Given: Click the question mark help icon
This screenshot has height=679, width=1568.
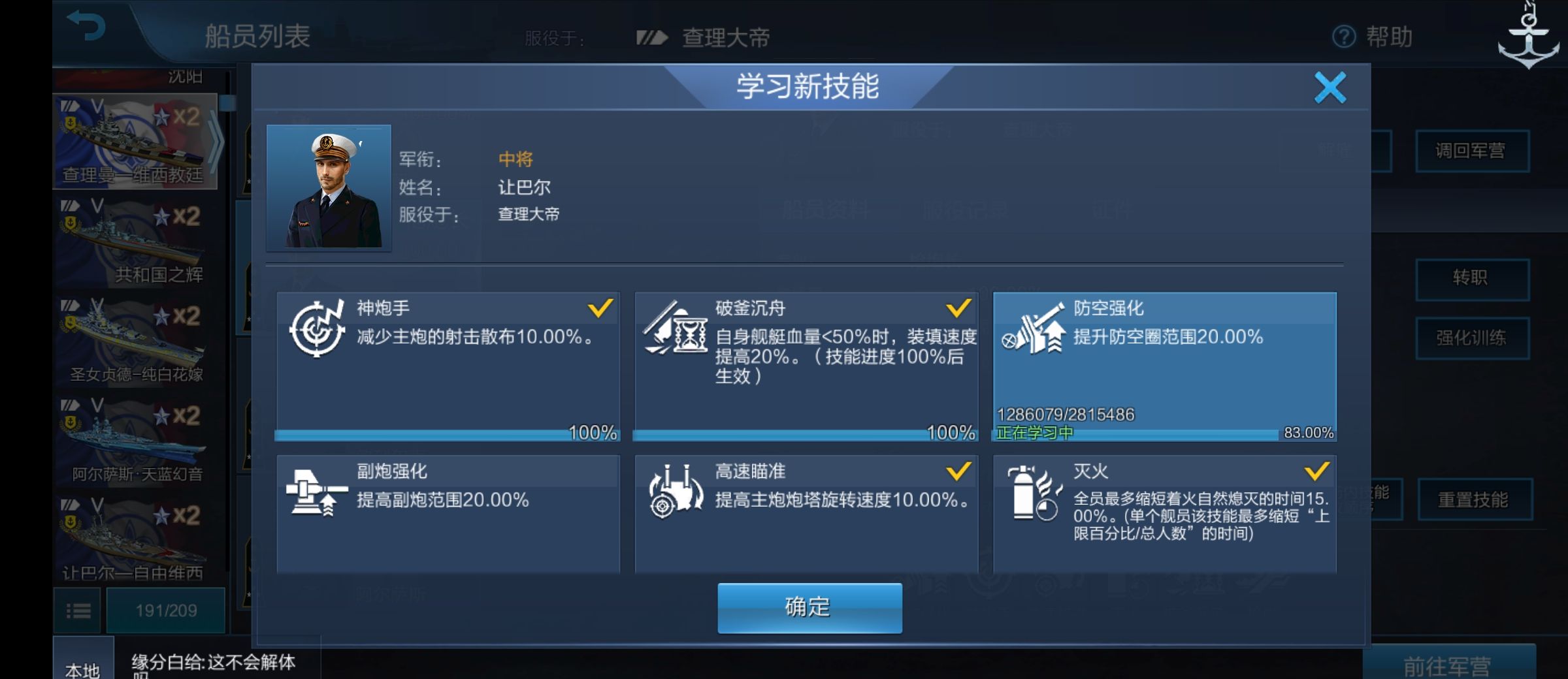Looking at the screenshot, I should point(1345,37).
